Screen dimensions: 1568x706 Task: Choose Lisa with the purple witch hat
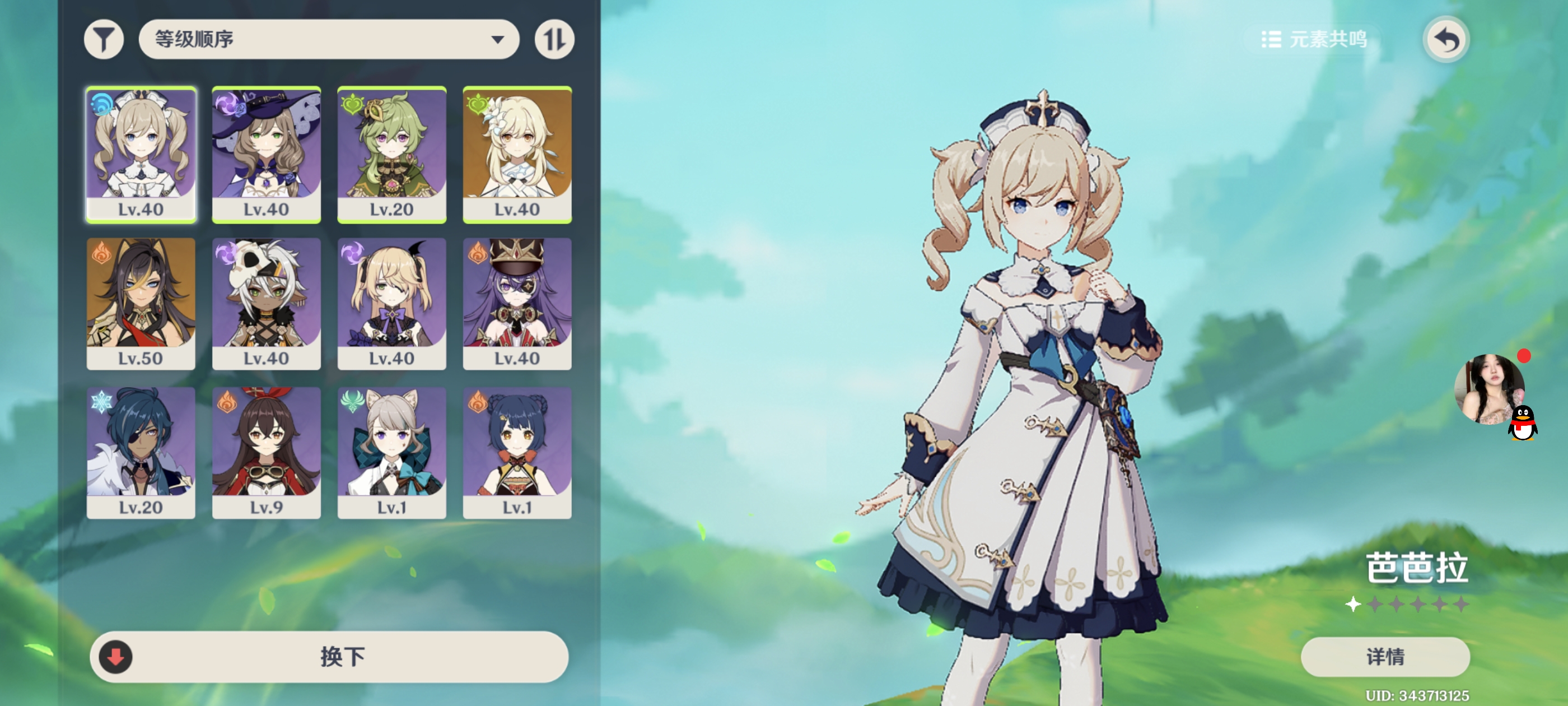tap(267, 154)
